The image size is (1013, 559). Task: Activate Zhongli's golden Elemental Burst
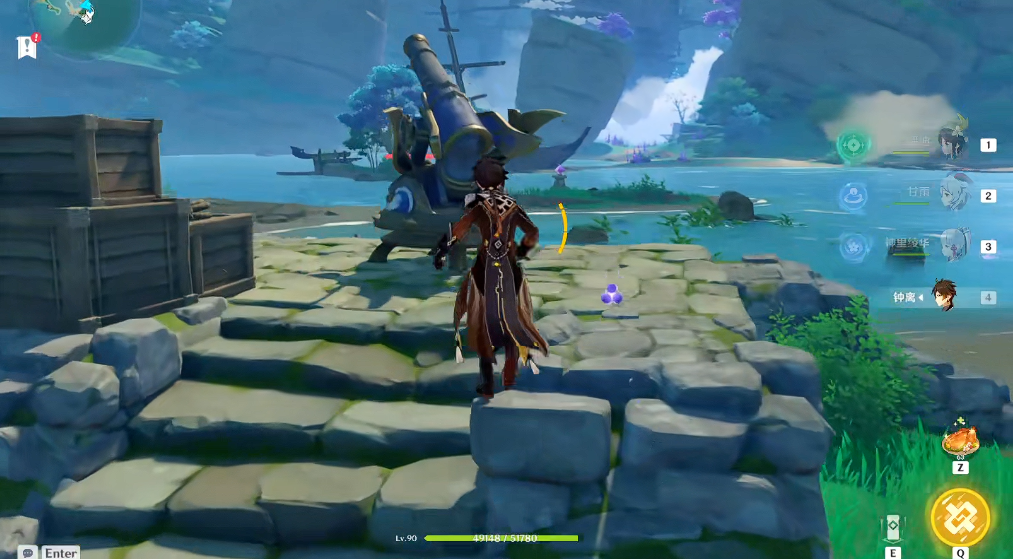(x=960, y=516)
